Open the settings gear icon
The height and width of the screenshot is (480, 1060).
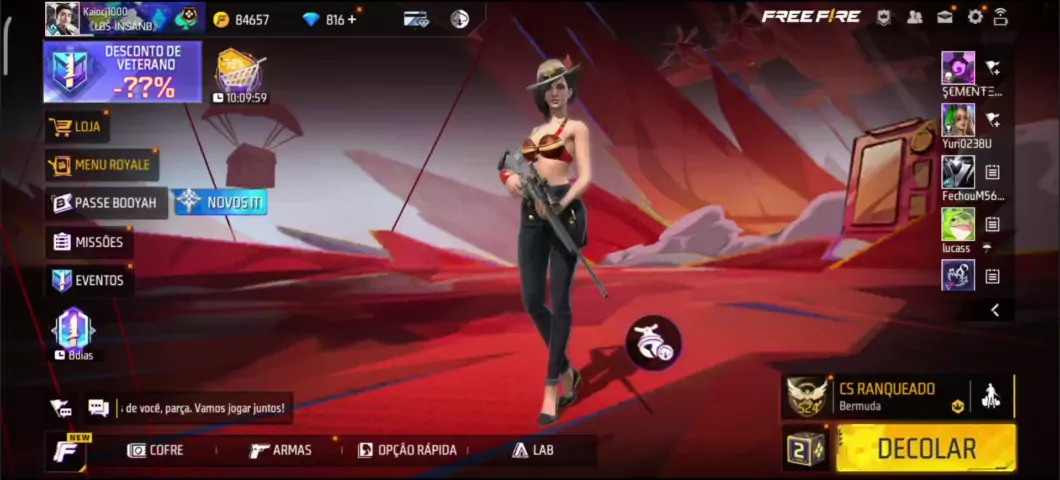(975, 17)
